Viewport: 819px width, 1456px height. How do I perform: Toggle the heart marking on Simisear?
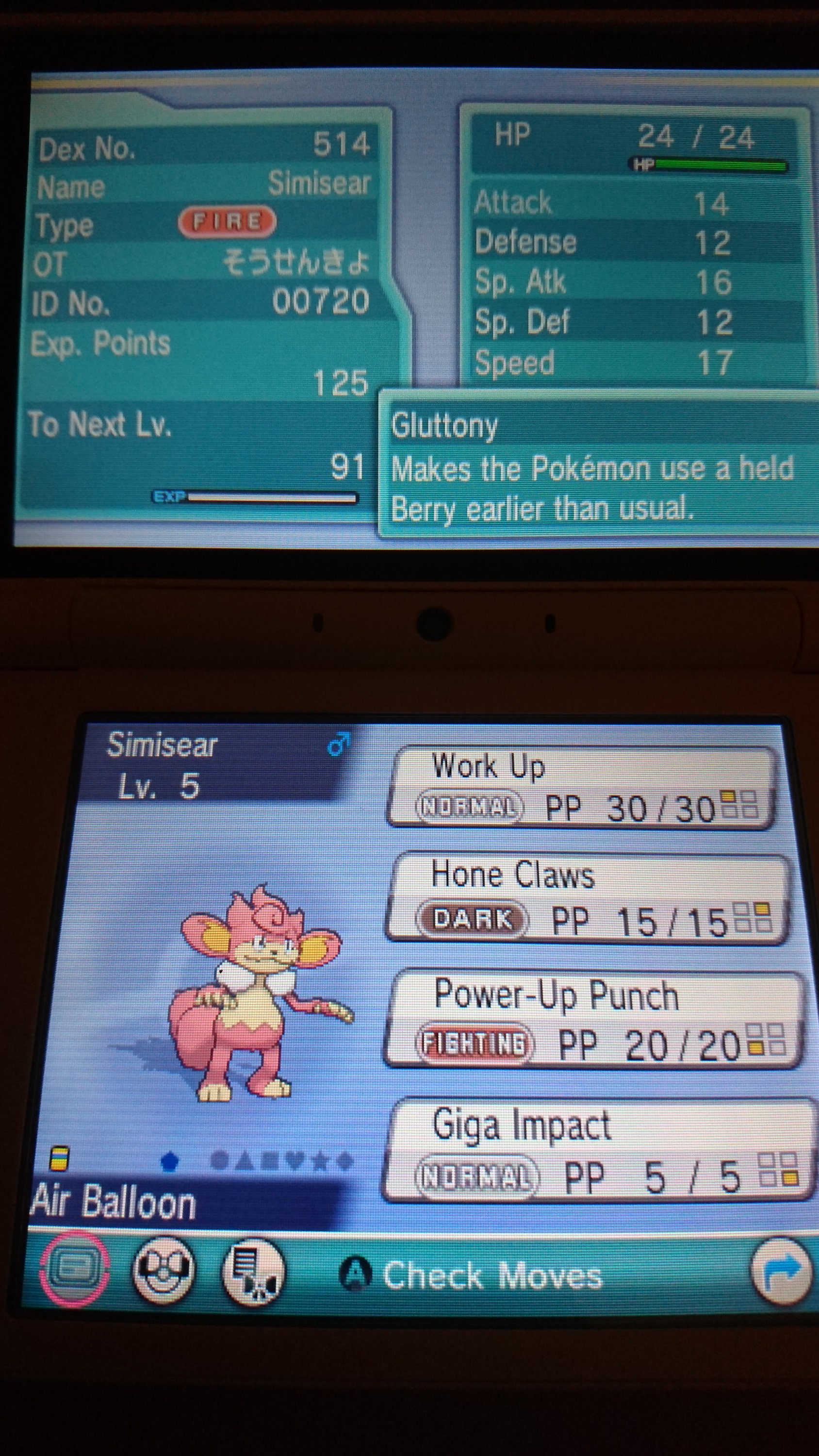298,1160
